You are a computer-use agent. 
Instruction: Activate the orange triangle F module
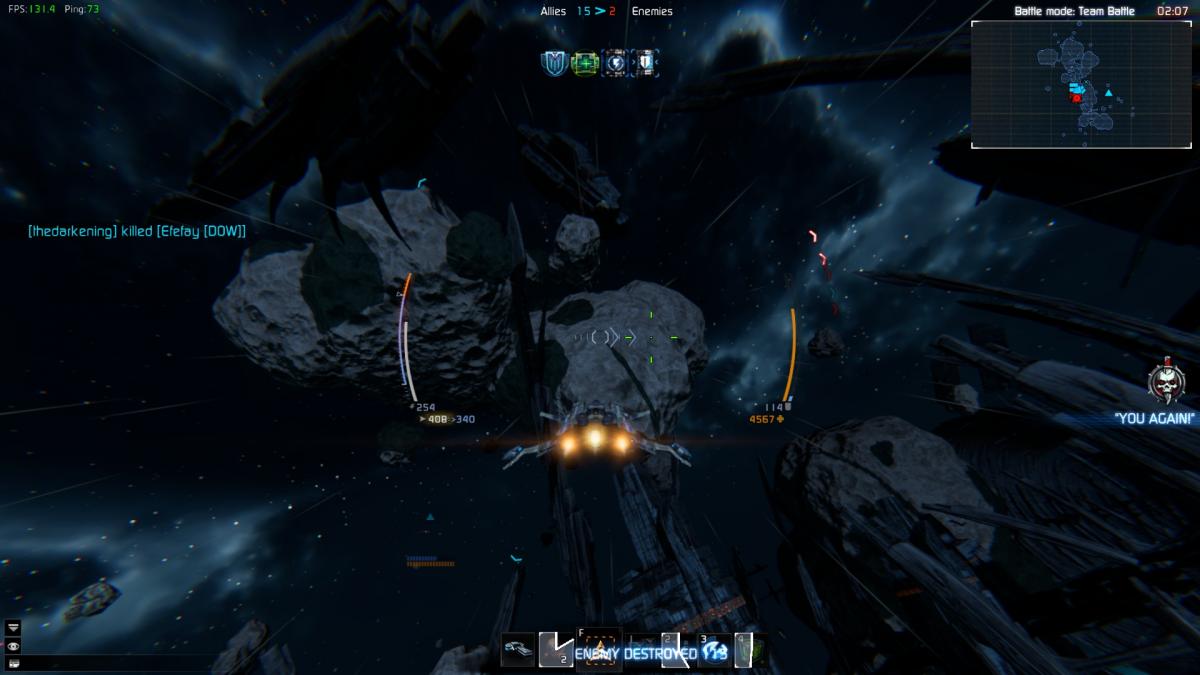point(599,650)
